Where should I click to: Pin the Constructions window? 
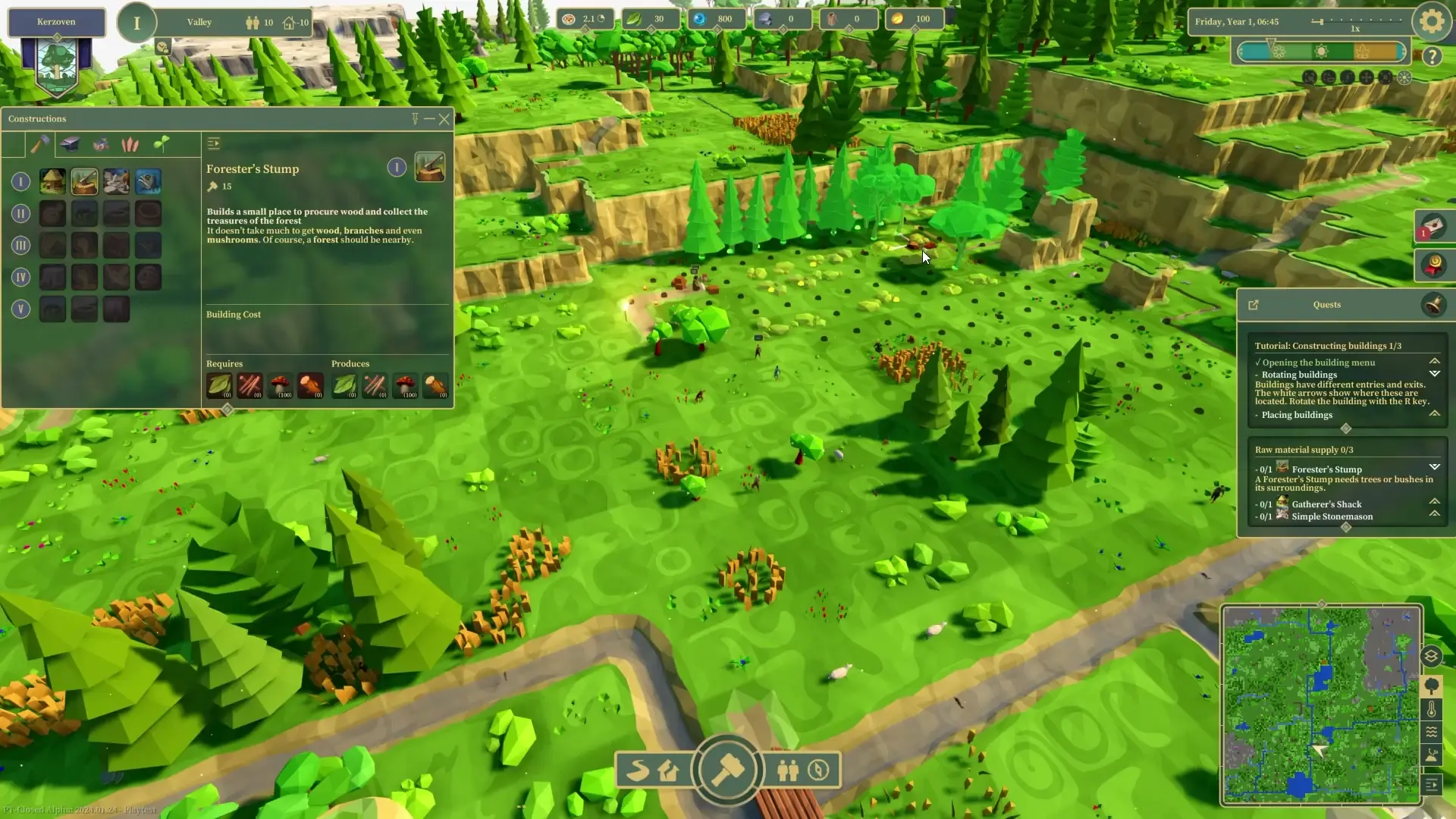point(414,119)
